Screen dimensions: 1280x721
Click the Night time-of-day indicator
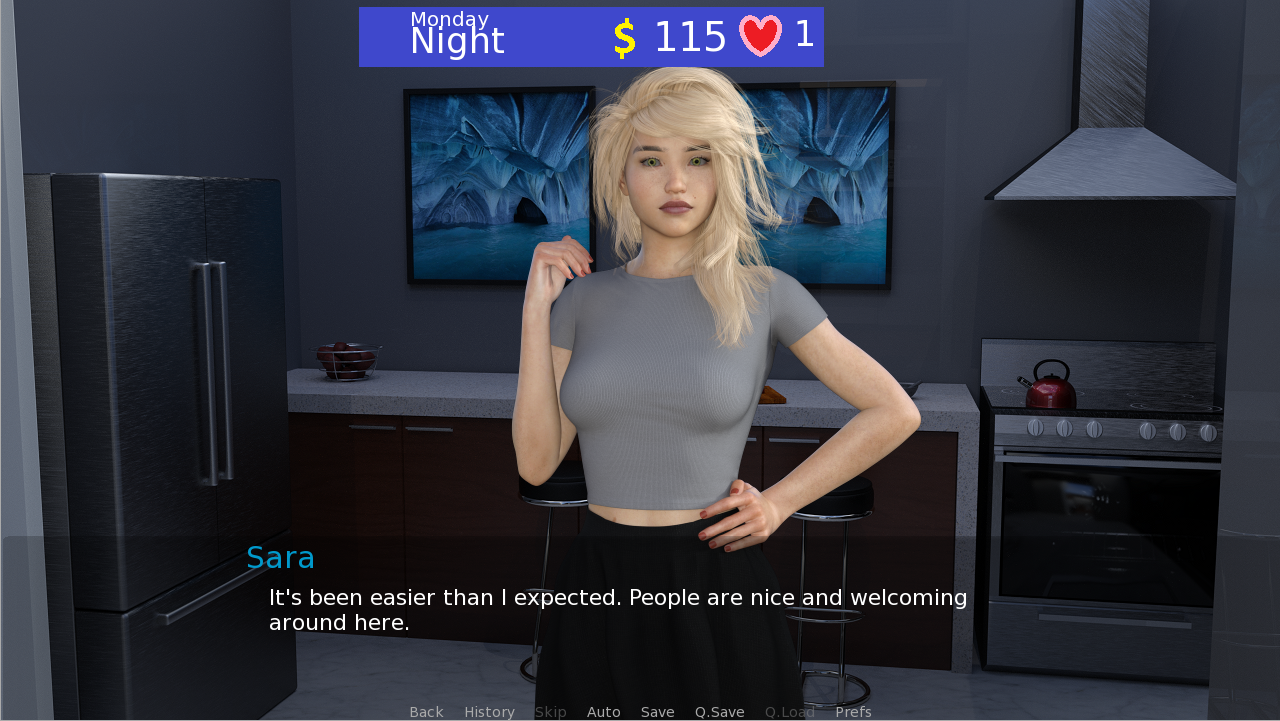pos(457,42)
